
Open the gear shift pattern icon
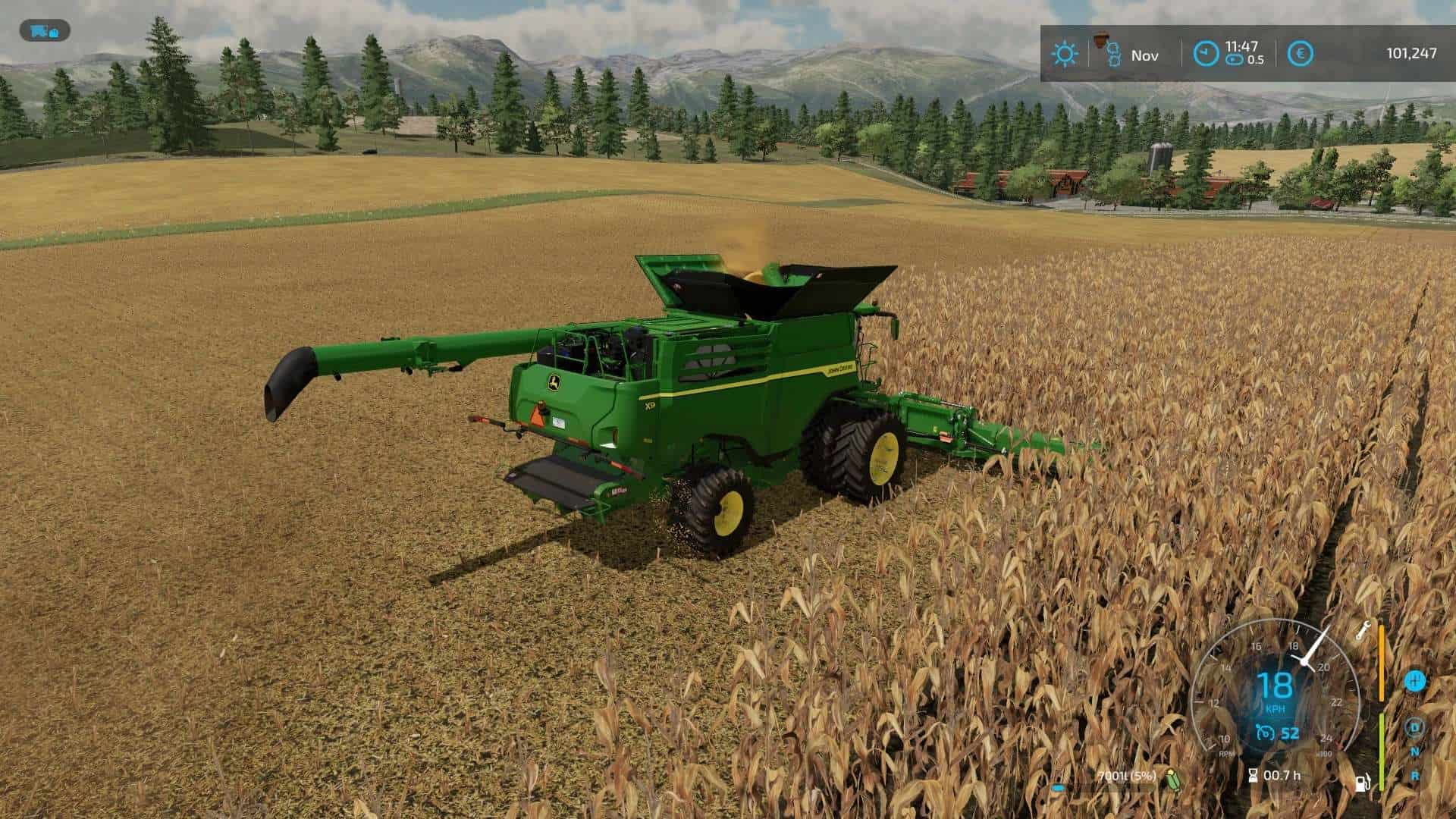click(1416, 682)
